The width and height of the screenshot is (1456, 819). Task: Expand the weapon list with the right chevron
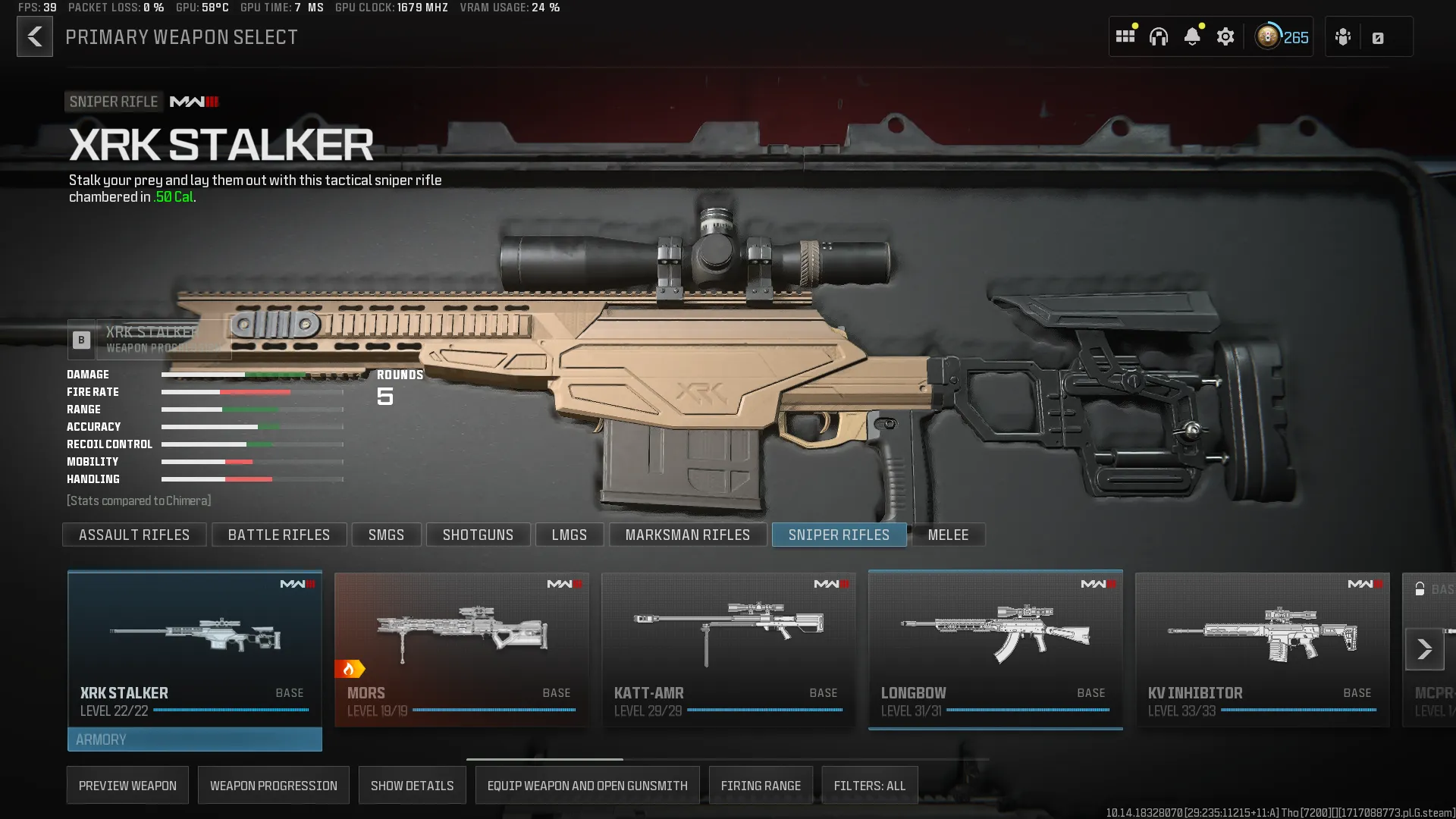1423,650
